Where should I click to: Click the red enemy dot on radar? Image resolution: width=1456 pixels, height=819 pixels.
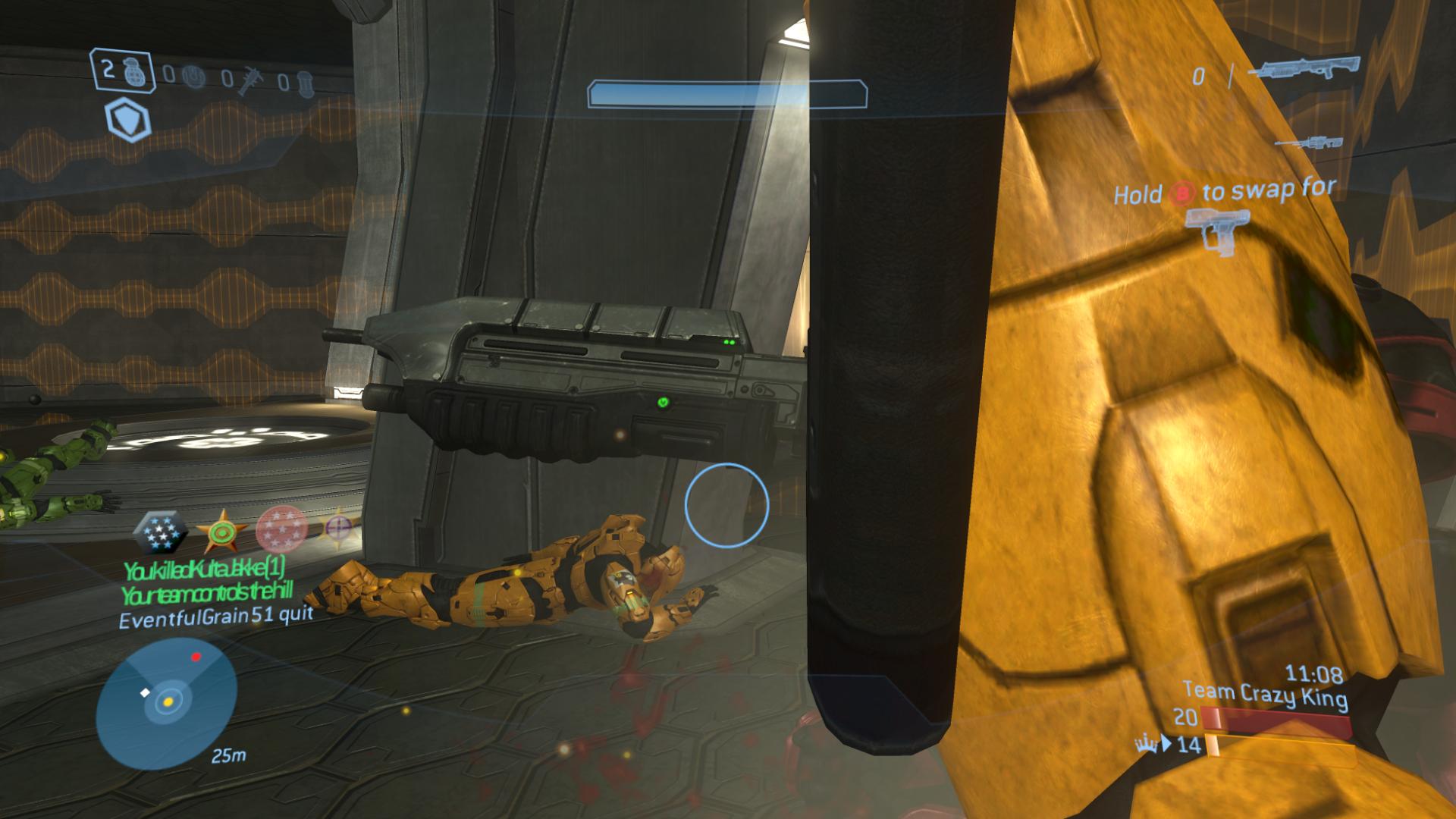pyautogui.click(x=196, y=657)
